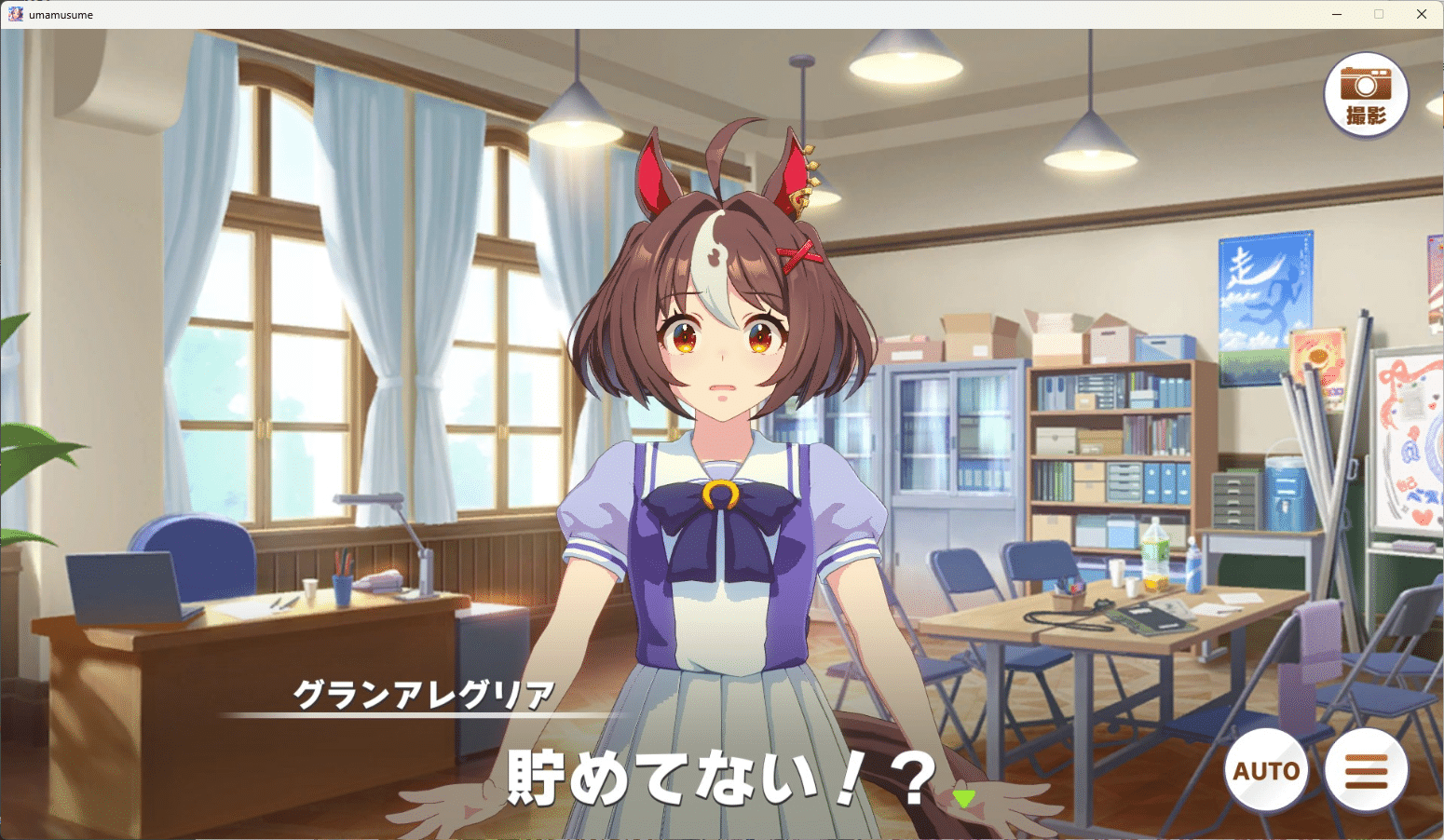Toggle AUTO dialogue advance
The image size is (1444, 840).
pyautogui.click(x=1266, y=770)
